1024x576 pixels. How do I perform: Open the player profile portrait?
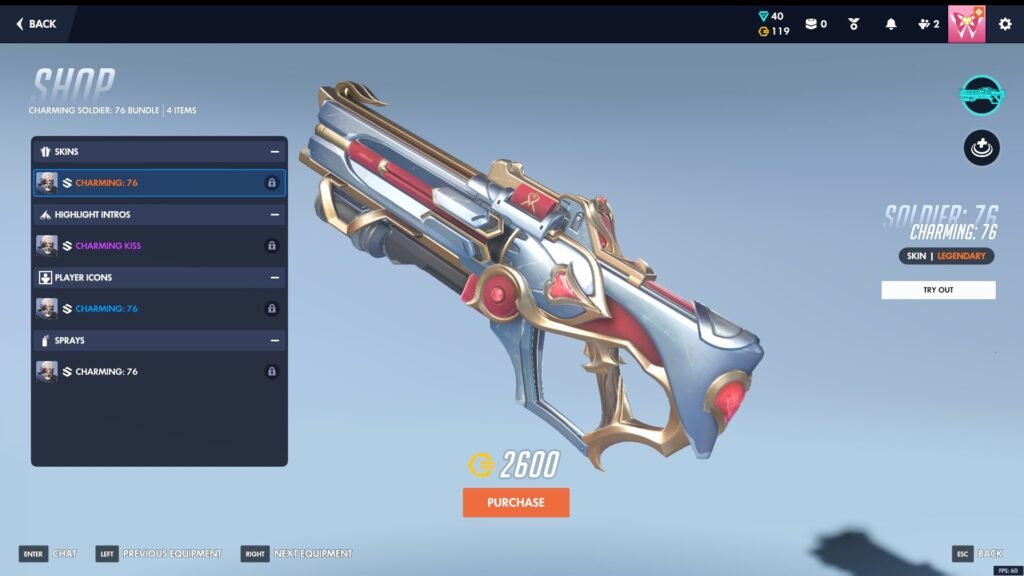[x=966, y=24]
